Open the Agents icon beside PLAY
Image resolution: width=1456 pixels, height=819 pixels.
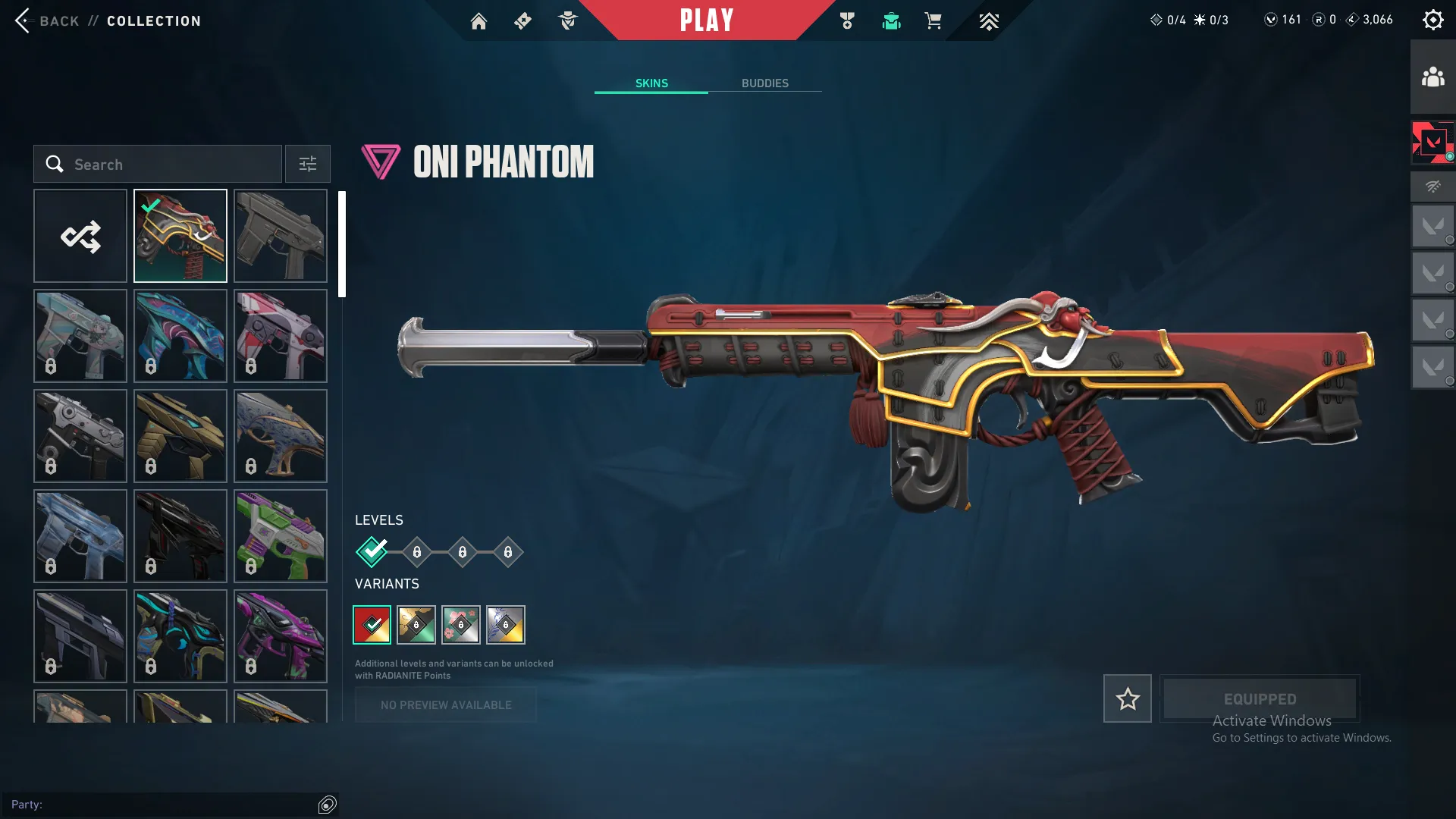coord(568,20)
